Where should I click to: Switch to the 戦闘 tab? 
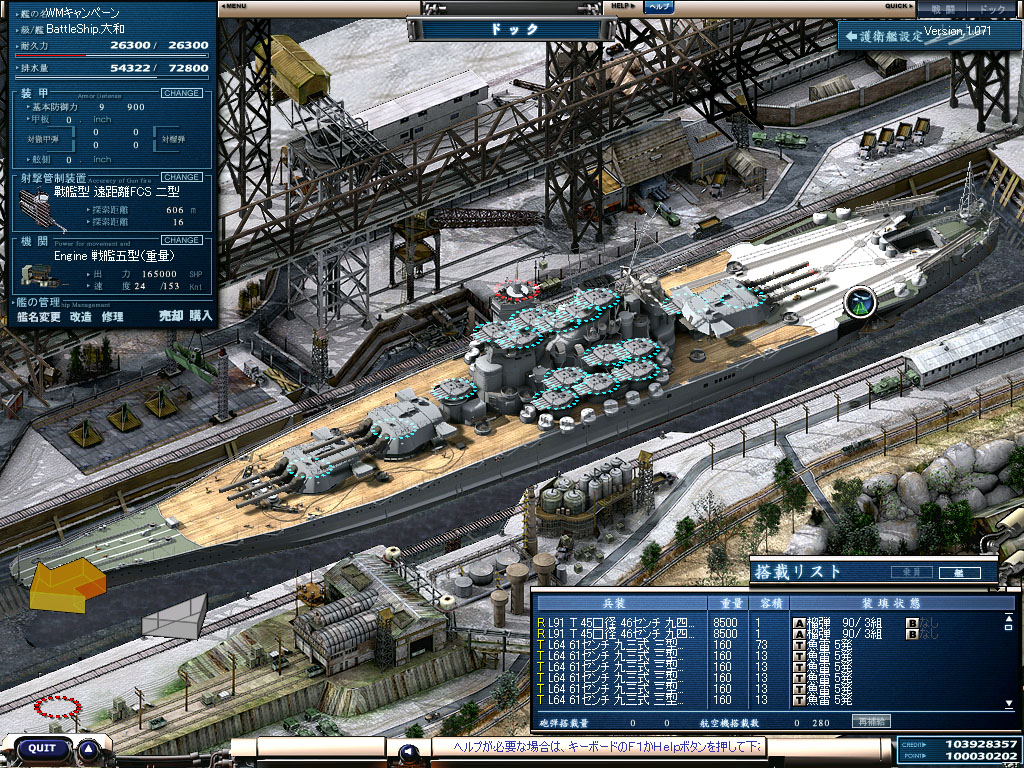943,9
